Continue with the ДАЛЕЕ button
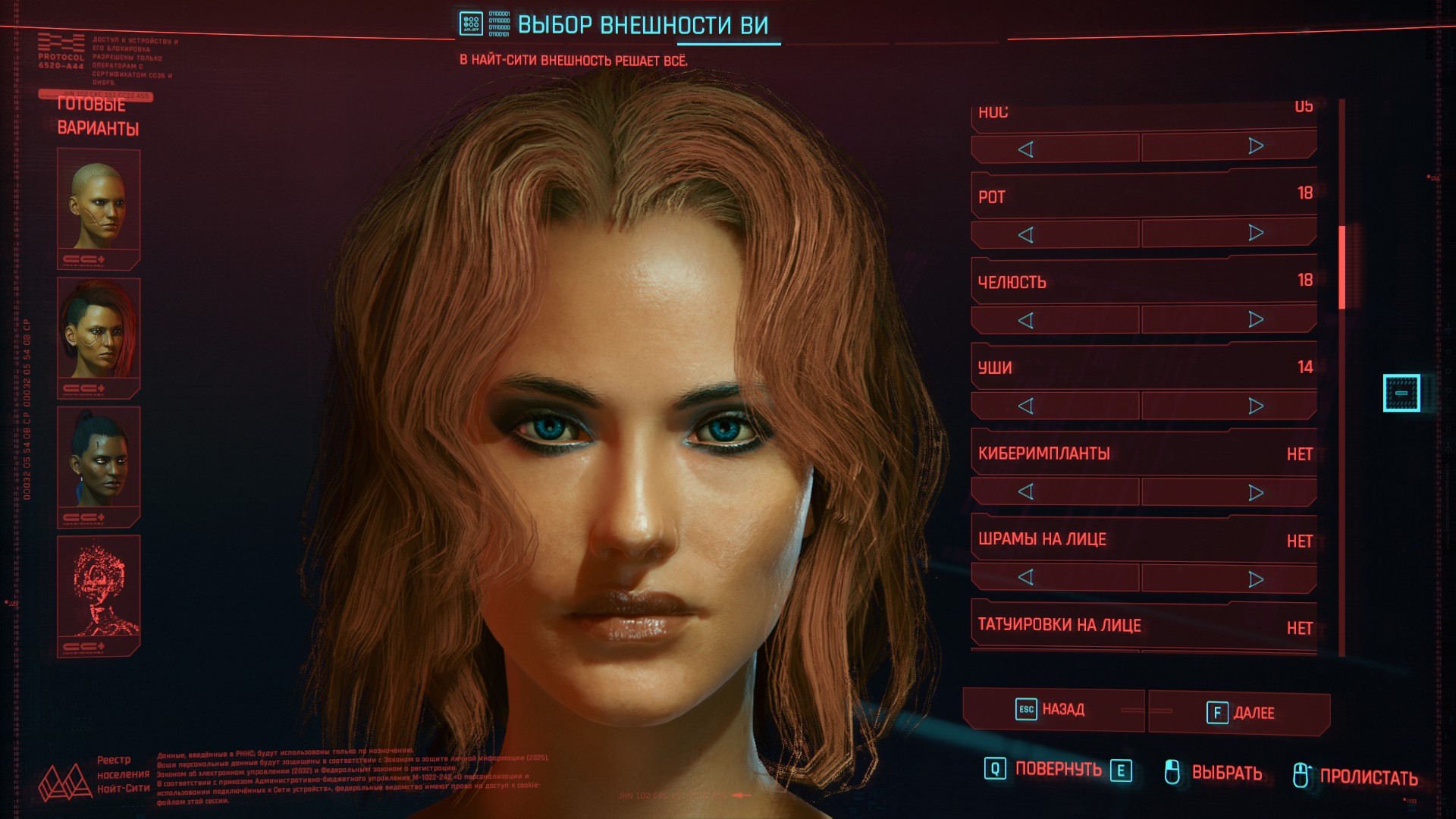 pyautogui.click(x=1240, y=713)
